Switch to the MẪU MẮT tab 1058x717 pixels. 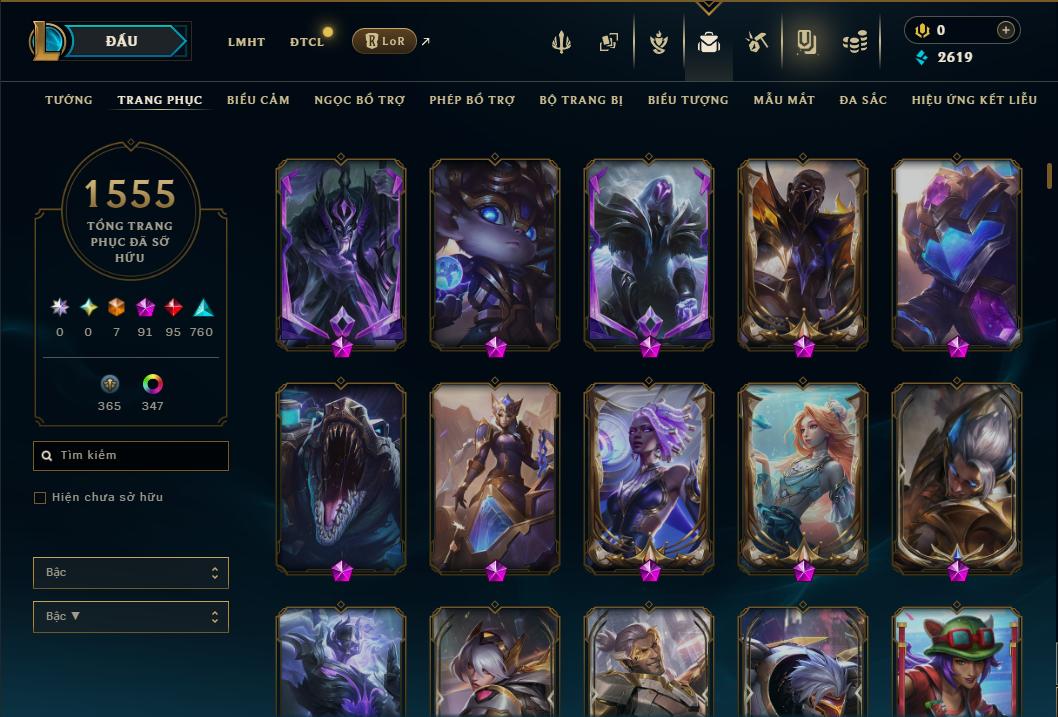(x=784, y=100)
